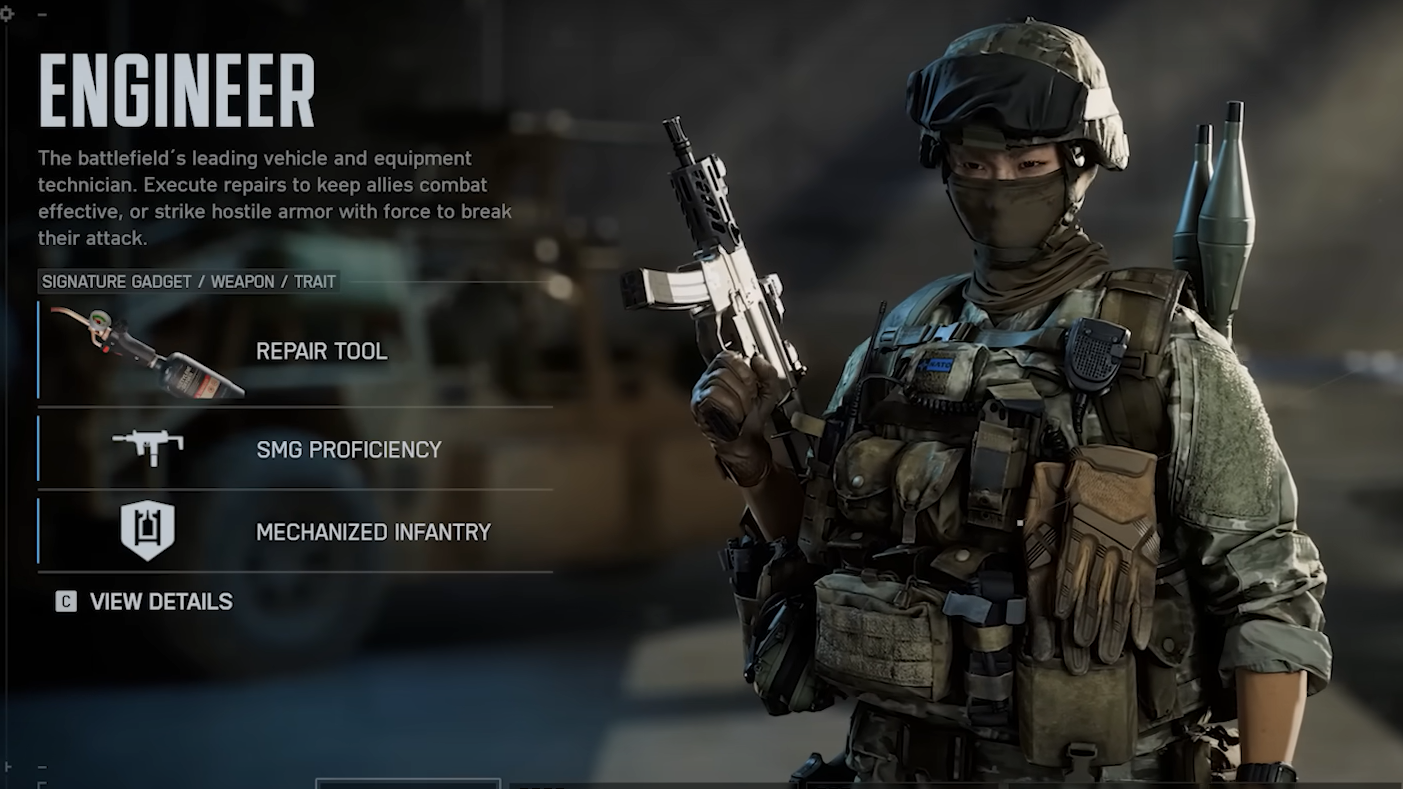
Task: Open View Details for the Engineer
Action: 160,601
